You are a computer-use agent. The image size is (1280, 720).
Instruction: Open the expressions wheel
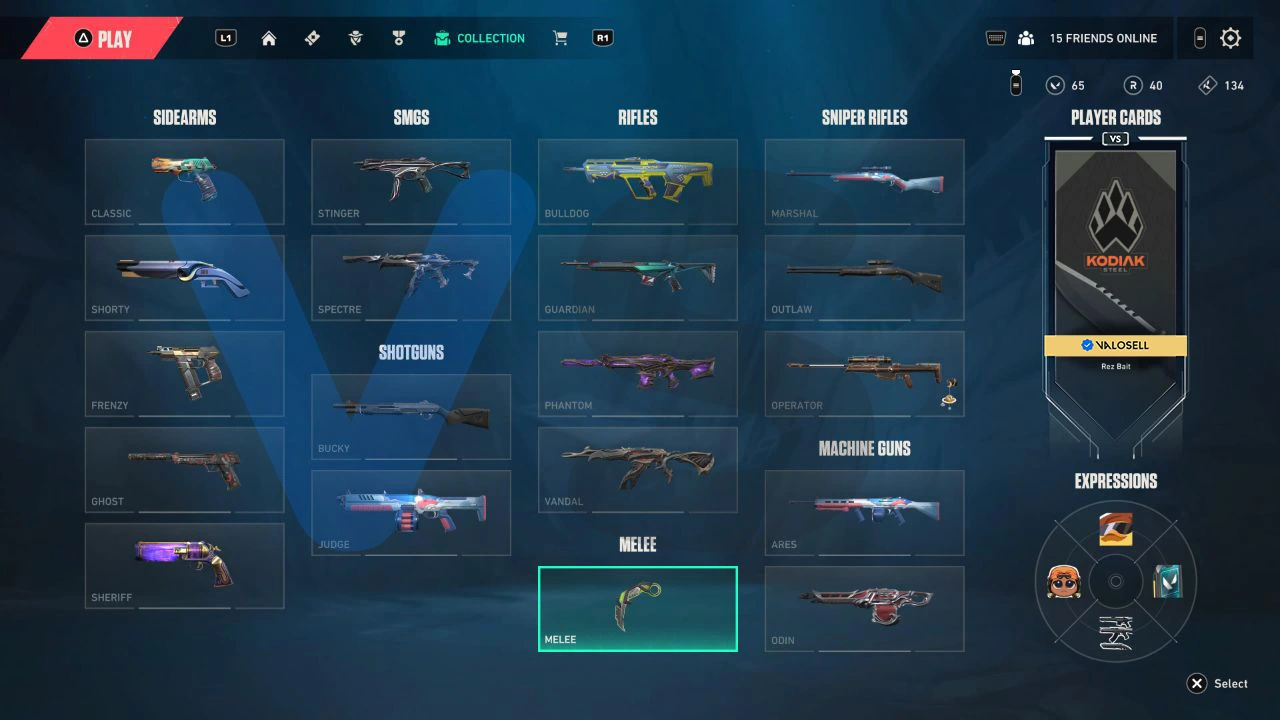pos(1116,581)
